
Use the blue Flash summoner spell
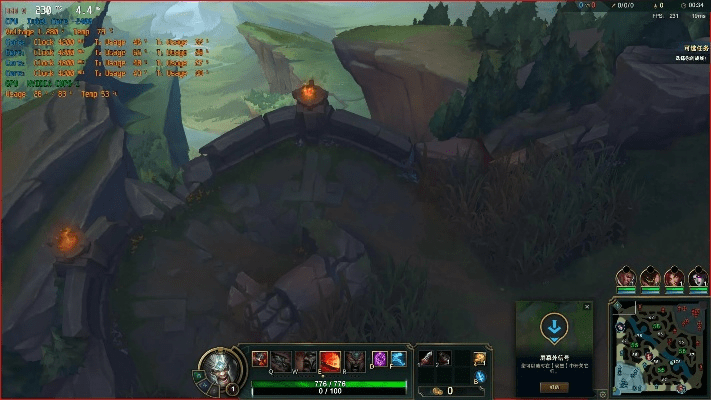pyautogui.click(x=397, y=359)
